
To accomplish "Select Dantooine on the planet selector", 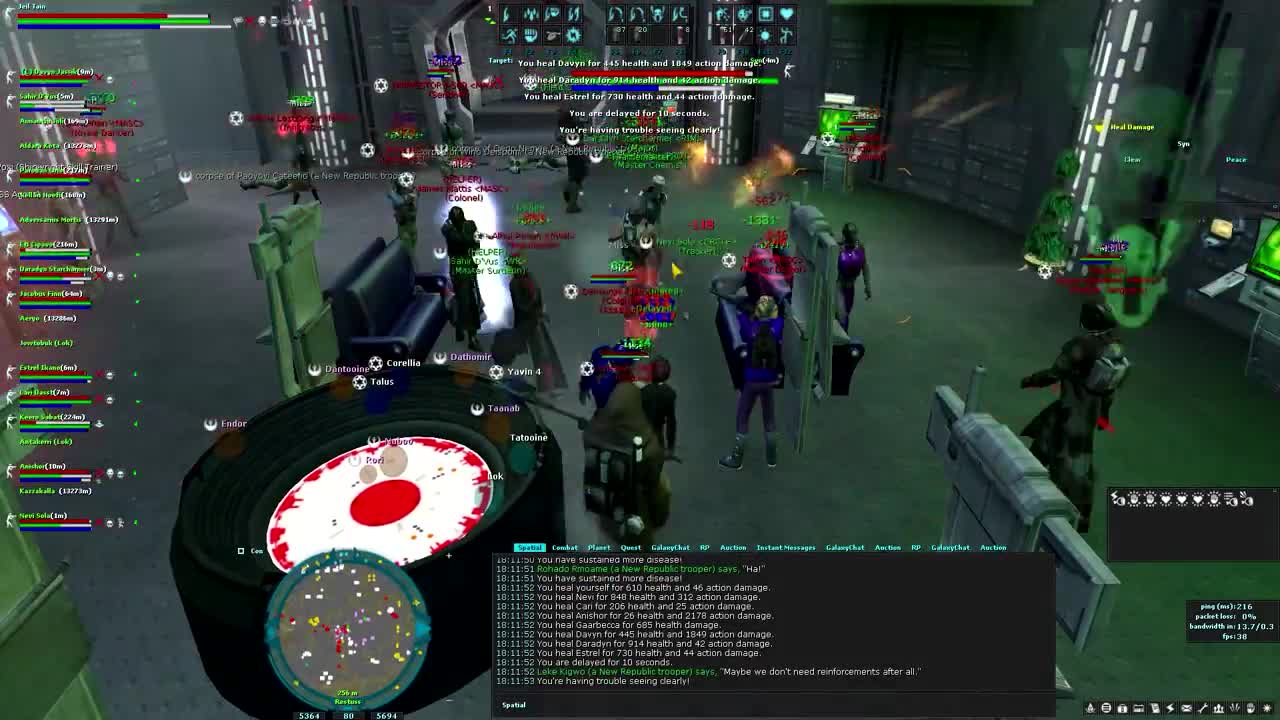I will (x=347, y=368).
